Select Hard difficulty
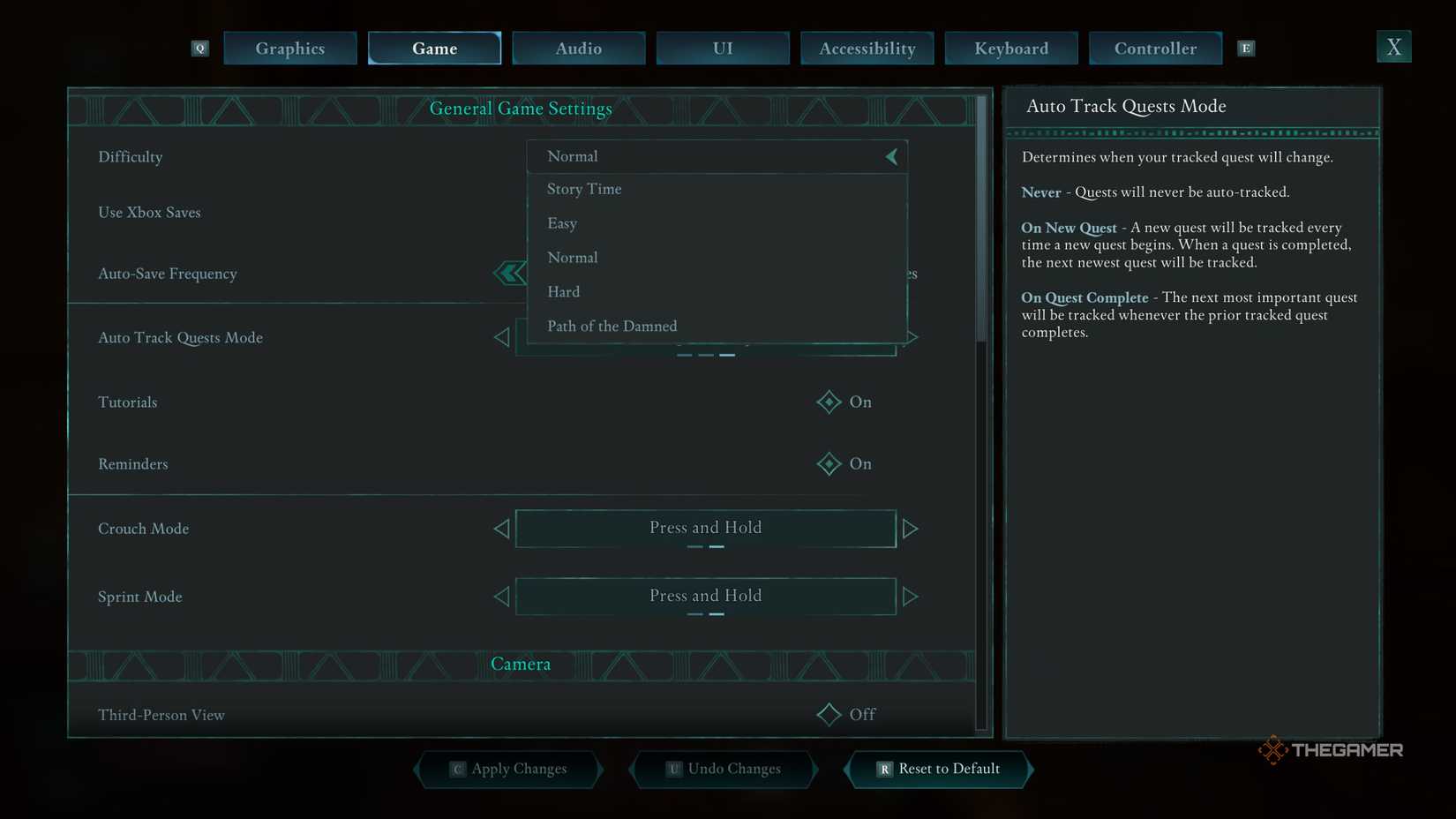Viewport: 1456px width, 819px height. (x=564, y=291)
